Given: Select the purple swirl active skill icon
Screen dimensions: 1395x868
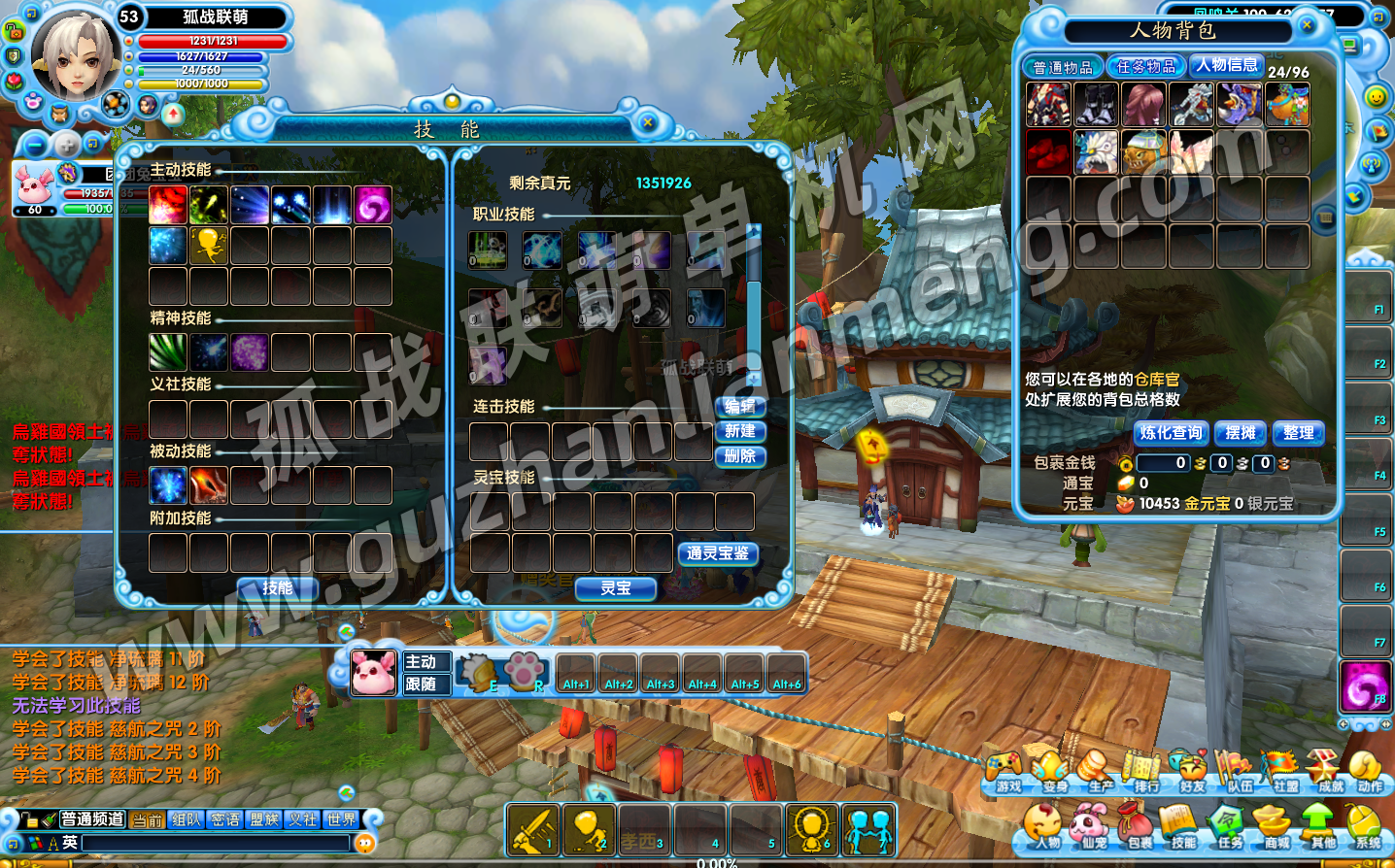Looking at the screenshot, I should point(373,205).
